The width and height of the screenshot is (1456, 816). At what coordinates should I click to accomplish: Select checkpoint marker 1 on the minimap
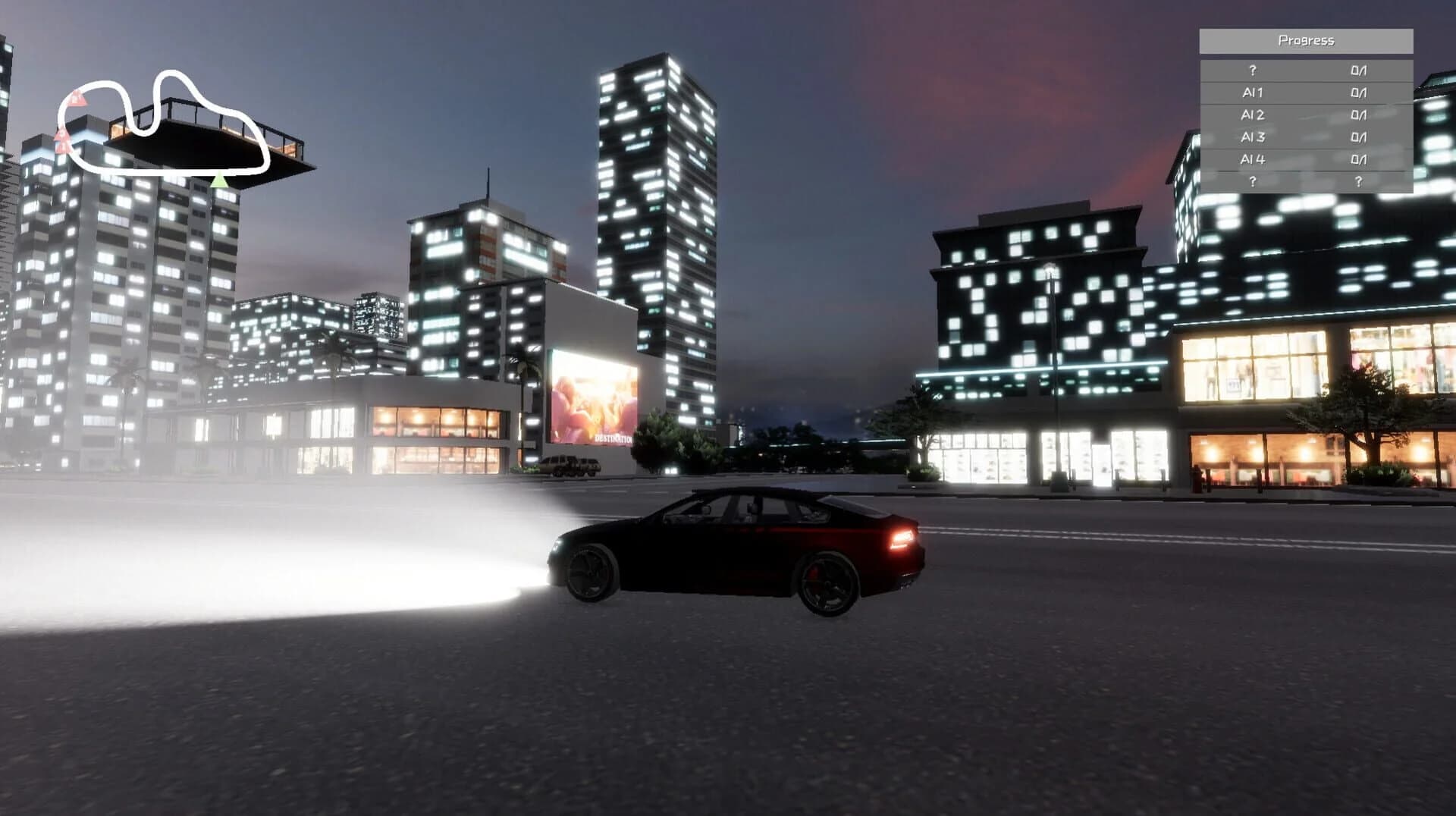pos(77,99)
